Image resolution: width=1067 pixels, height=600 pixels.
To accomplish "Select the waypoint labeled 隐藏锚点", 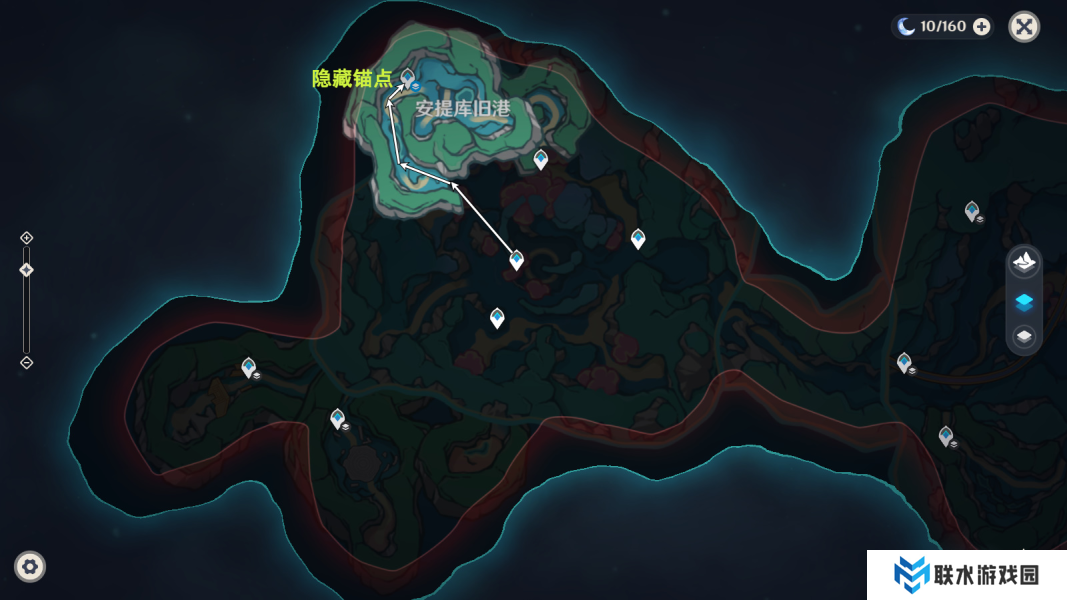I will coord(408,78).
